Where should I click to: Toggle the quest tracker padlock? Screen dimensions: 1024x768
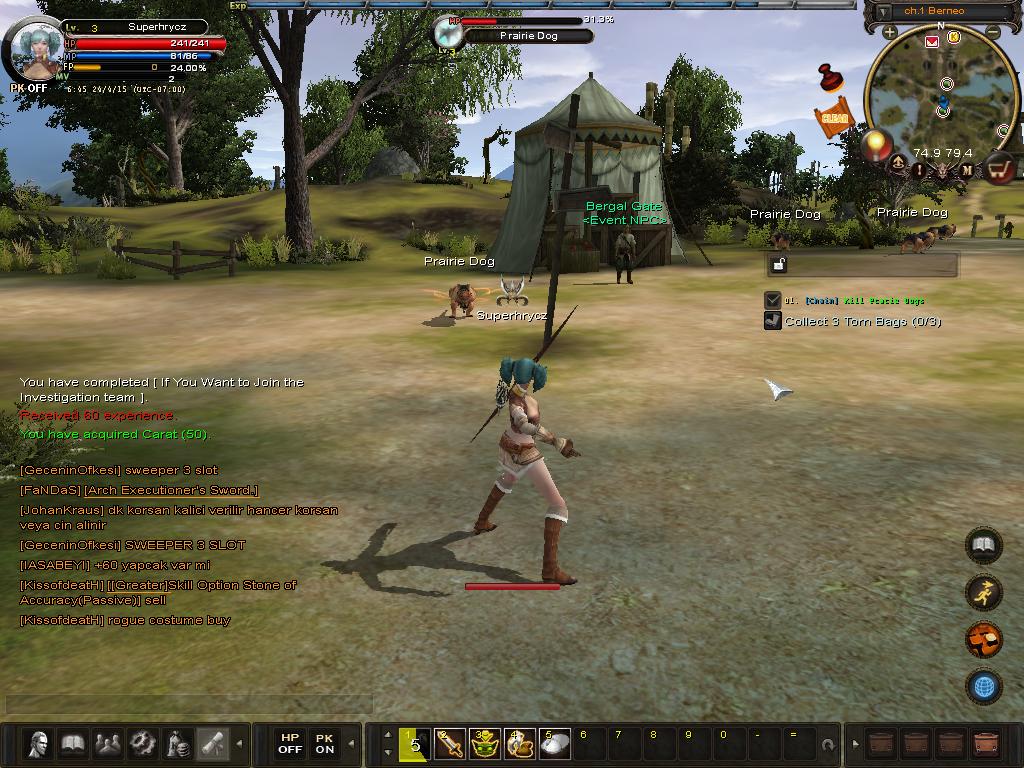(x=779, y=264)
